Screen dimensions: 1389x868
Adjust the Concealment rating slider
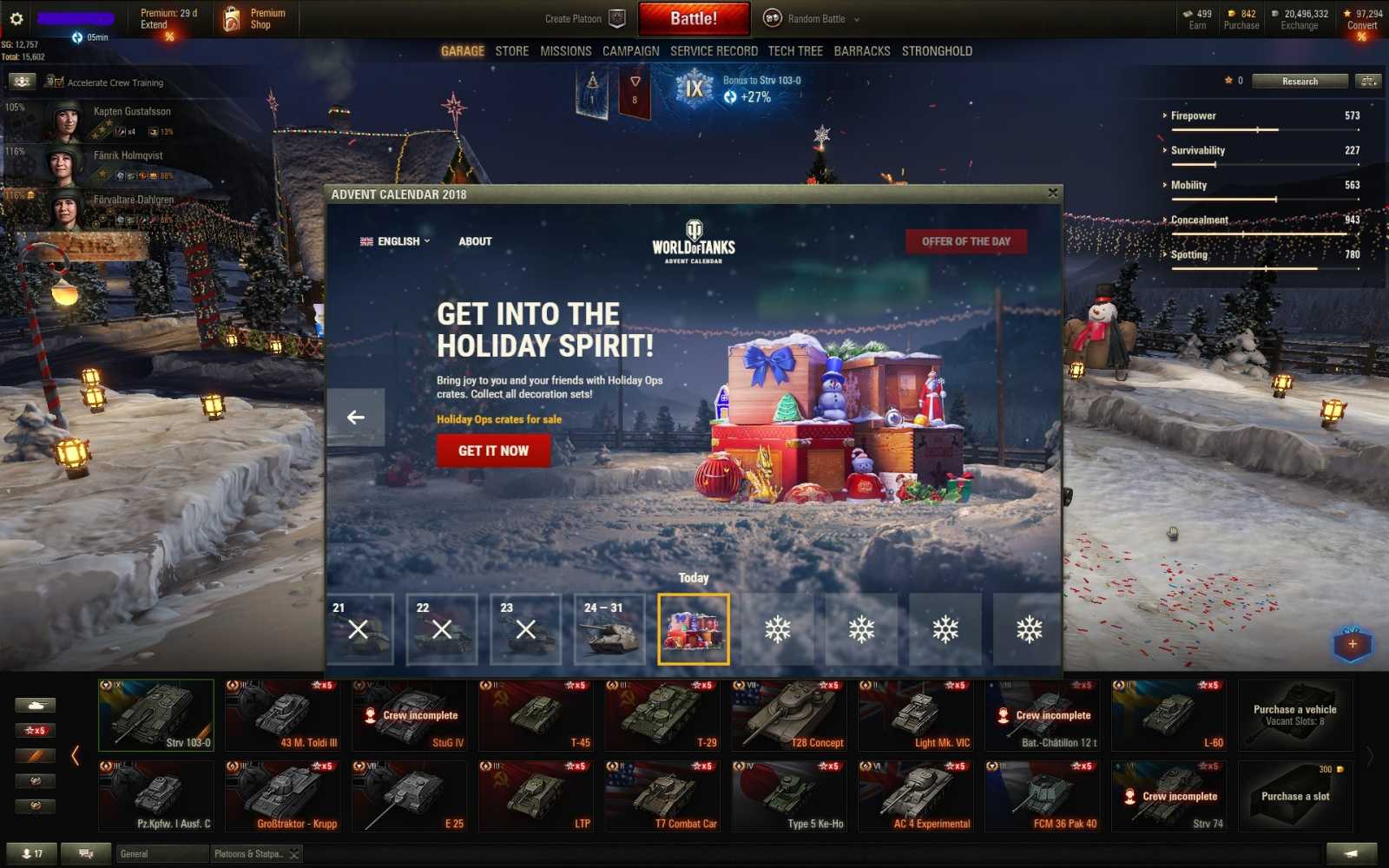click(1245, 233)
